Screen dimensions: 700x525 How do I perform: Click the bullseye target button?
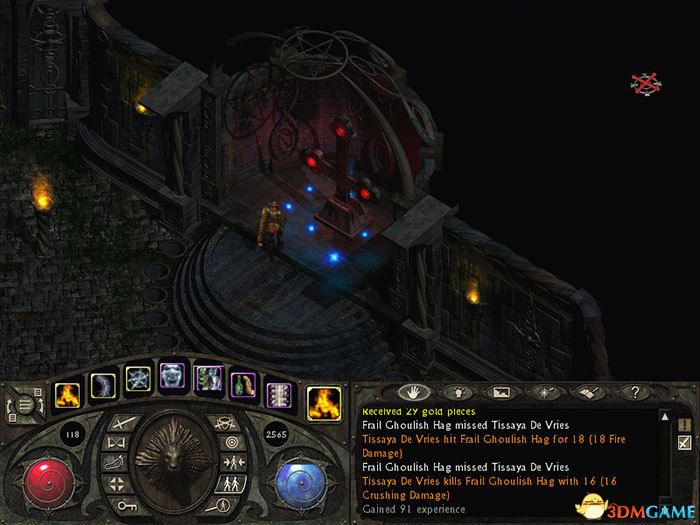pos(233,439)
